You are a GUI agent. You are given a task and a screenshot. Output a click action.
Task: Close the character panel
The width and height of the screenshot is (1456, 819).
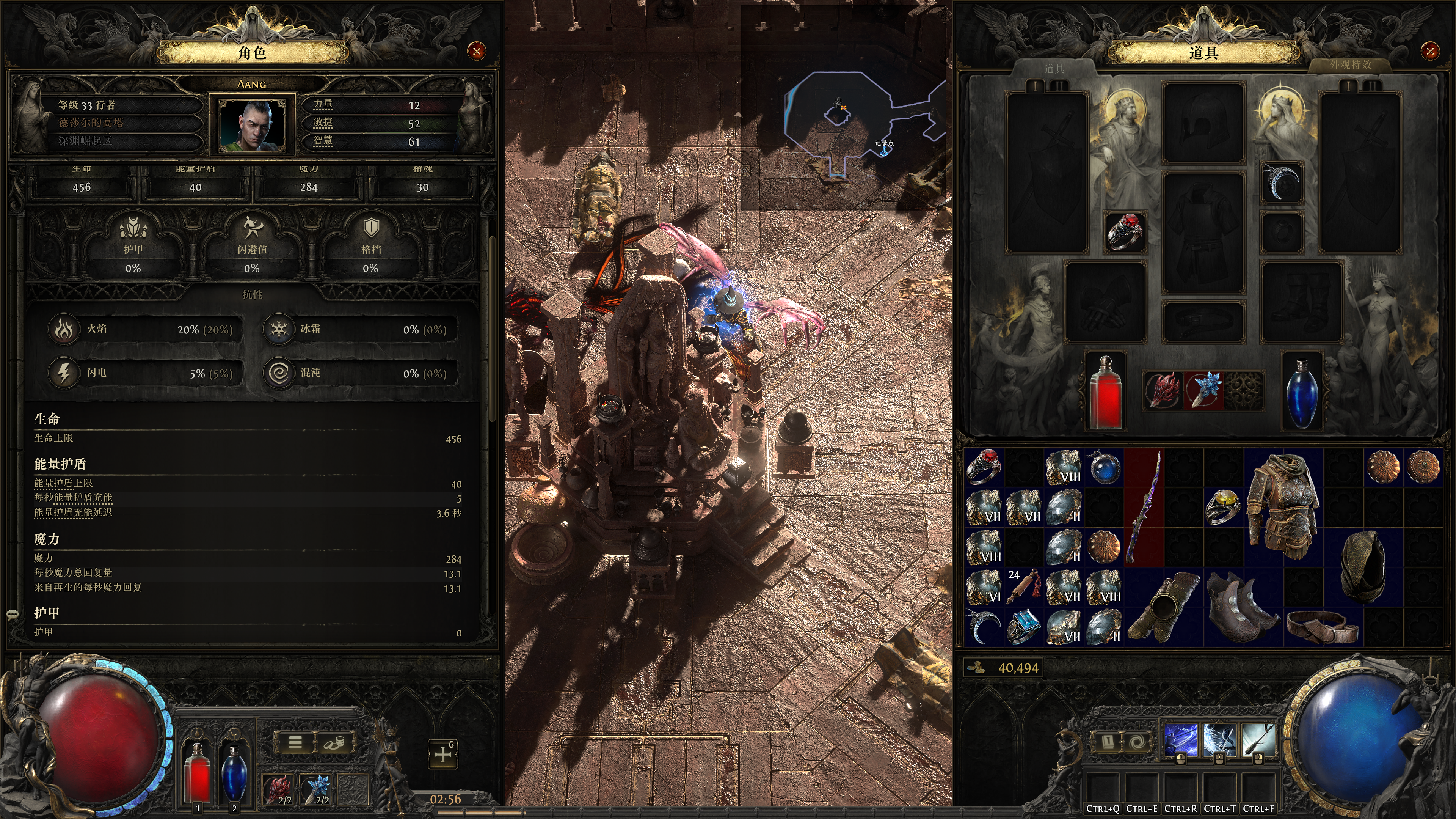point(477,52)
